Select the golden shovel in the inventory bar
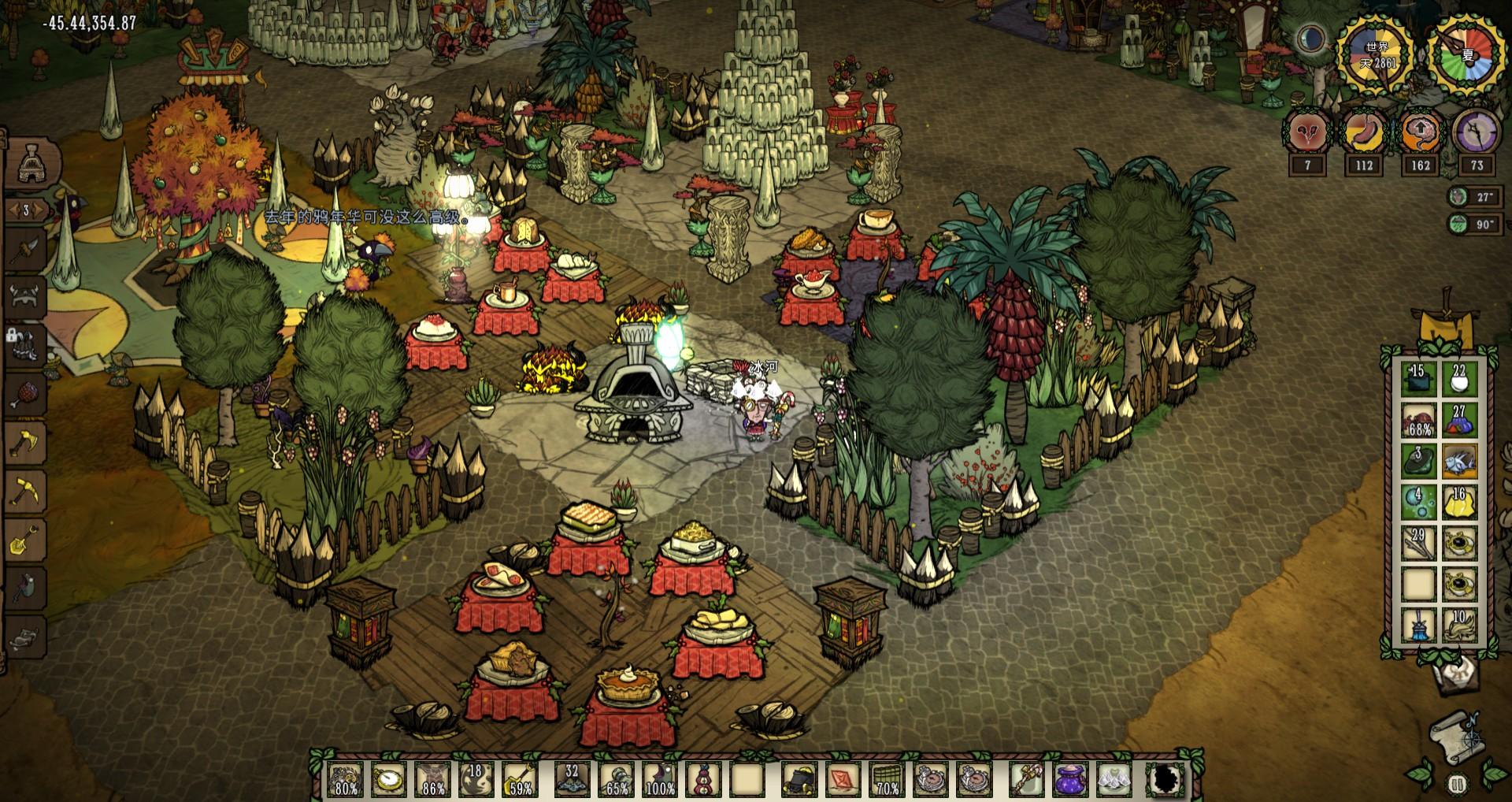This screenshot has height=802, width=1512. pos(520,779)
